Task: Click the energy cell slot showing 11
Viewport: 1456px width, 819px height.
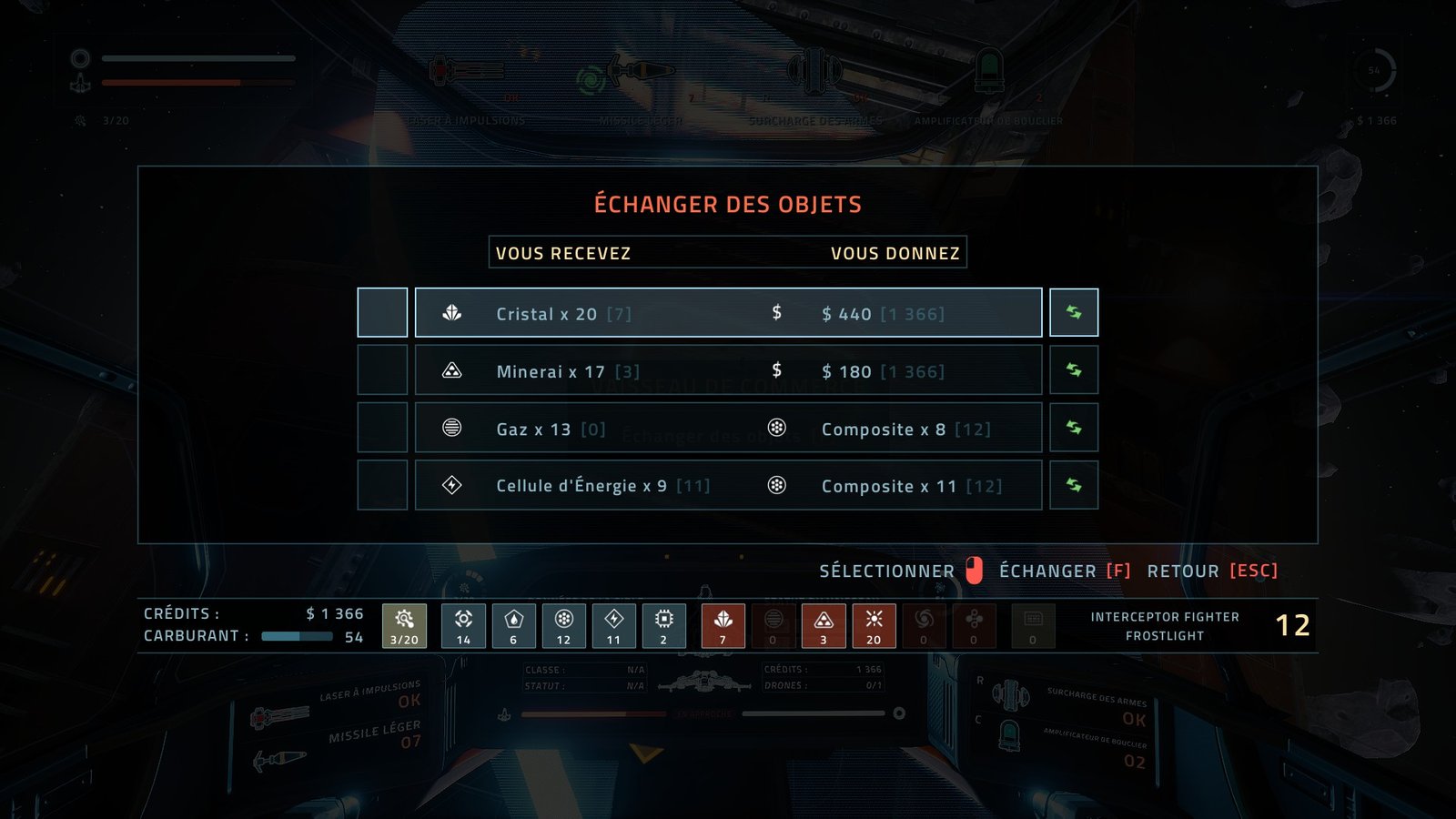Action: click(614, 625)
